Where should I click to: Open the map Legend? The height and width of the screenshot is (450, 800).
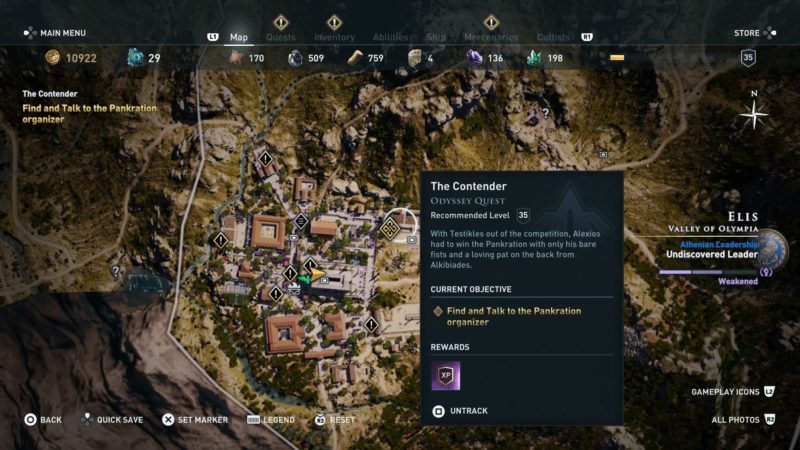(270, 420)
